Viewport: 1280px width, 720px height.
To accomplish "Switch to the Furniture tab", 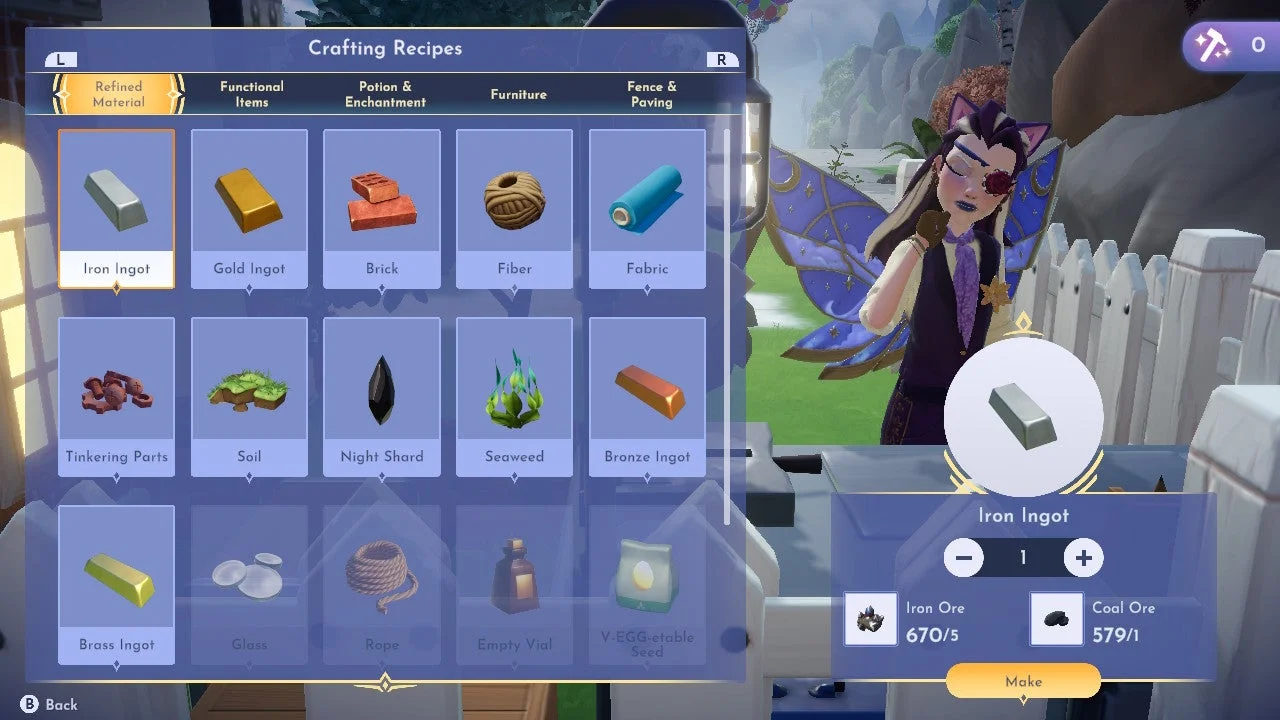I will (x=518, y=94).
